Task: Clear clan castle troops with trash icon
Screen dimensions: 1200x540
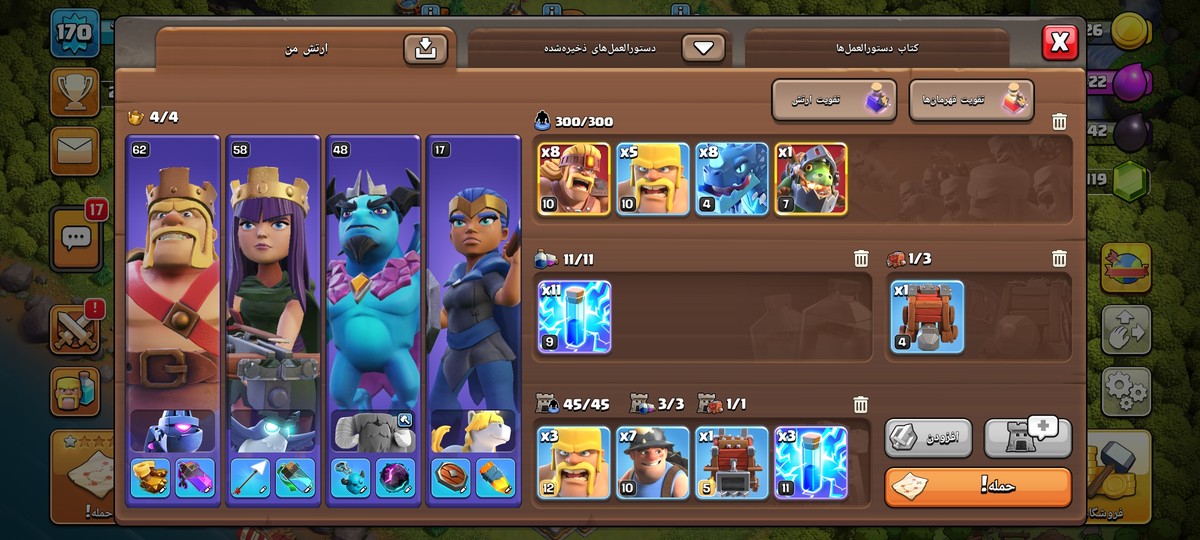Action: point(860,405)
